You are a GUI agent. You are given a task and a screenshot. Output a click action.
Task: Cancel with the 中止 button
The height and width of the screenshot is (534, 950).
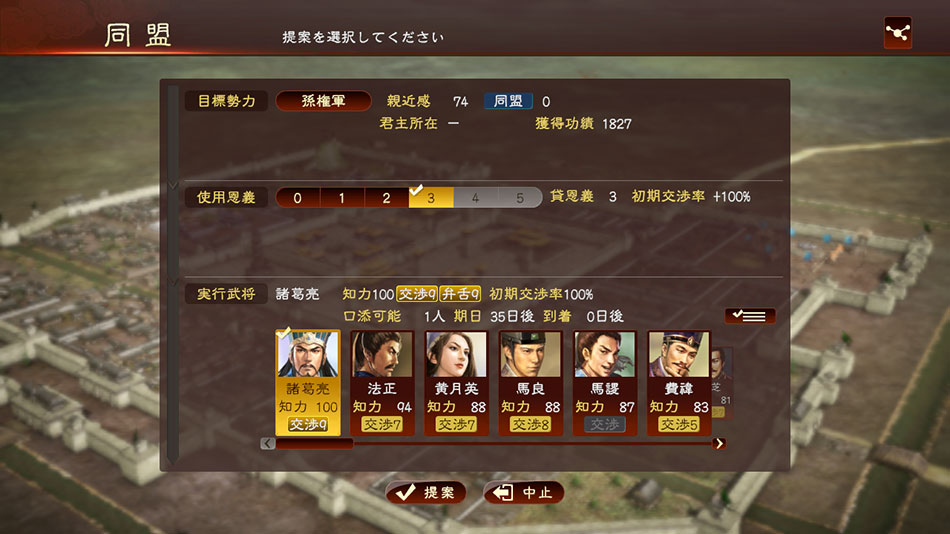point(524,493)
